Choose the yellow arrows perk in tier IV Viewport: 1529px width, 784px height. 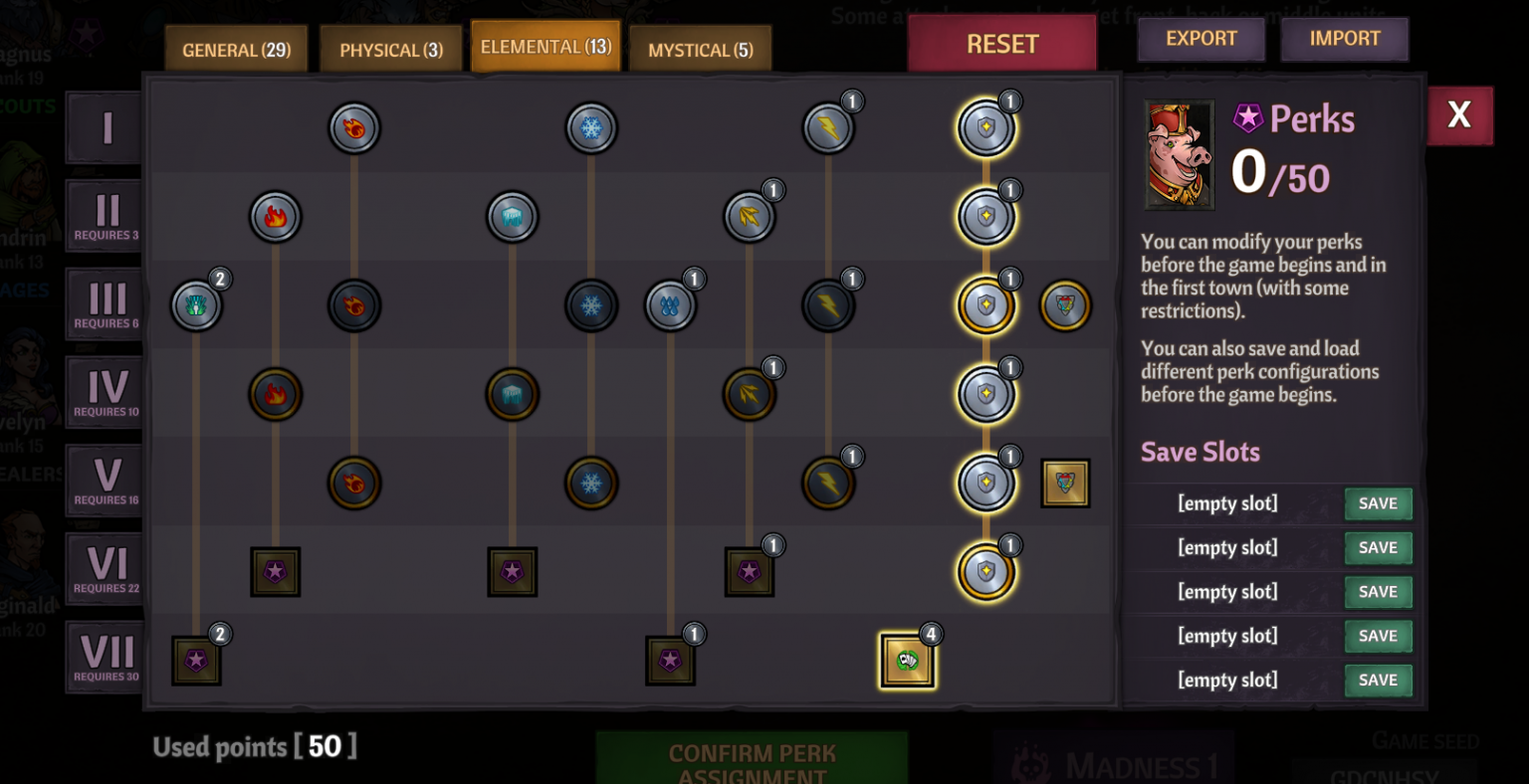750,394
